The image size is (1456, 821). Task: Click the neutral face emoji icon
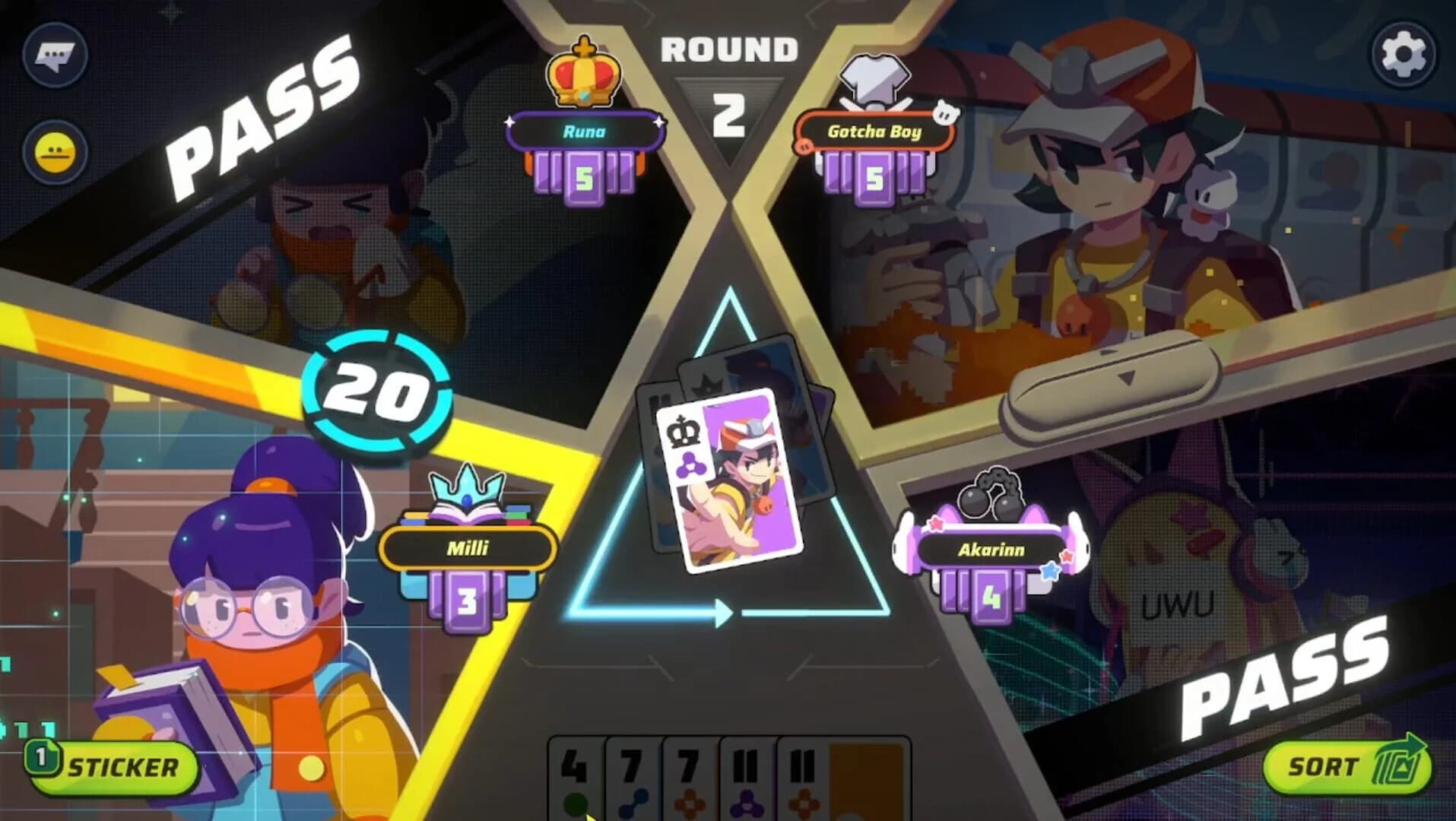[56, 149]
